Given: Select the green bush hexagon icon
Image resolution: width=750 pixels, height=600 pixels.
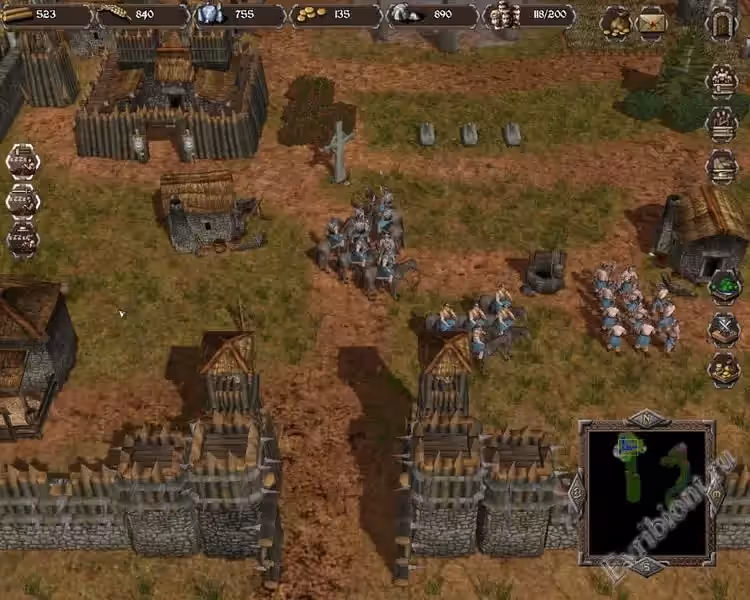Looking at the screenshot, I should [723, 287].
